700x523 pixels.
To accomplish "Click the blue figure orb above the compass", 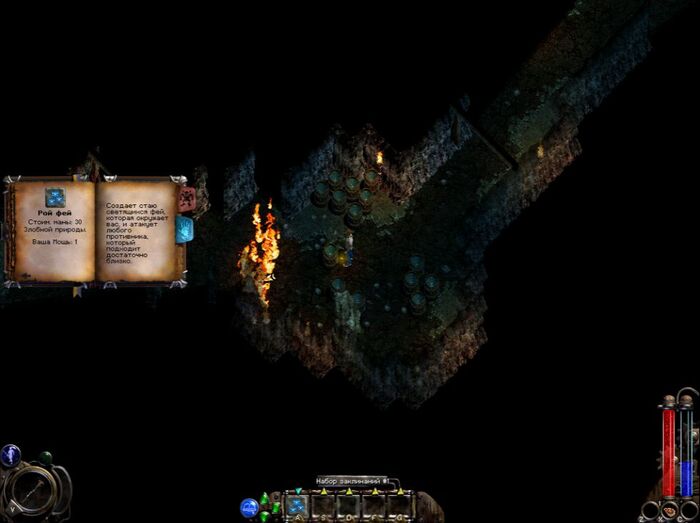I will 11,455.
